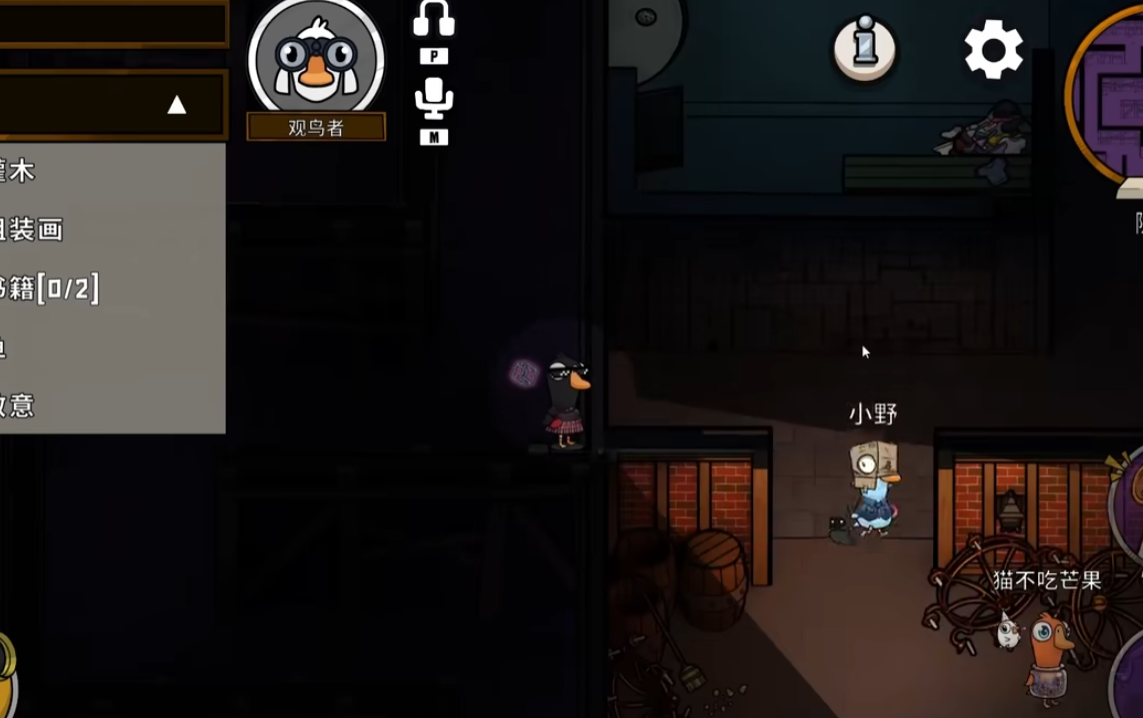
Task: Click the info button
Action: 864,47
